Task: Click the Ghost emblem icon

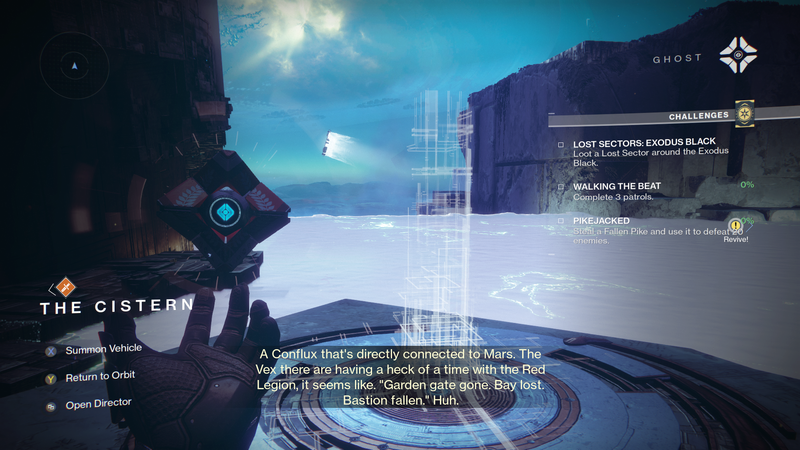Action: click(738, 56)
